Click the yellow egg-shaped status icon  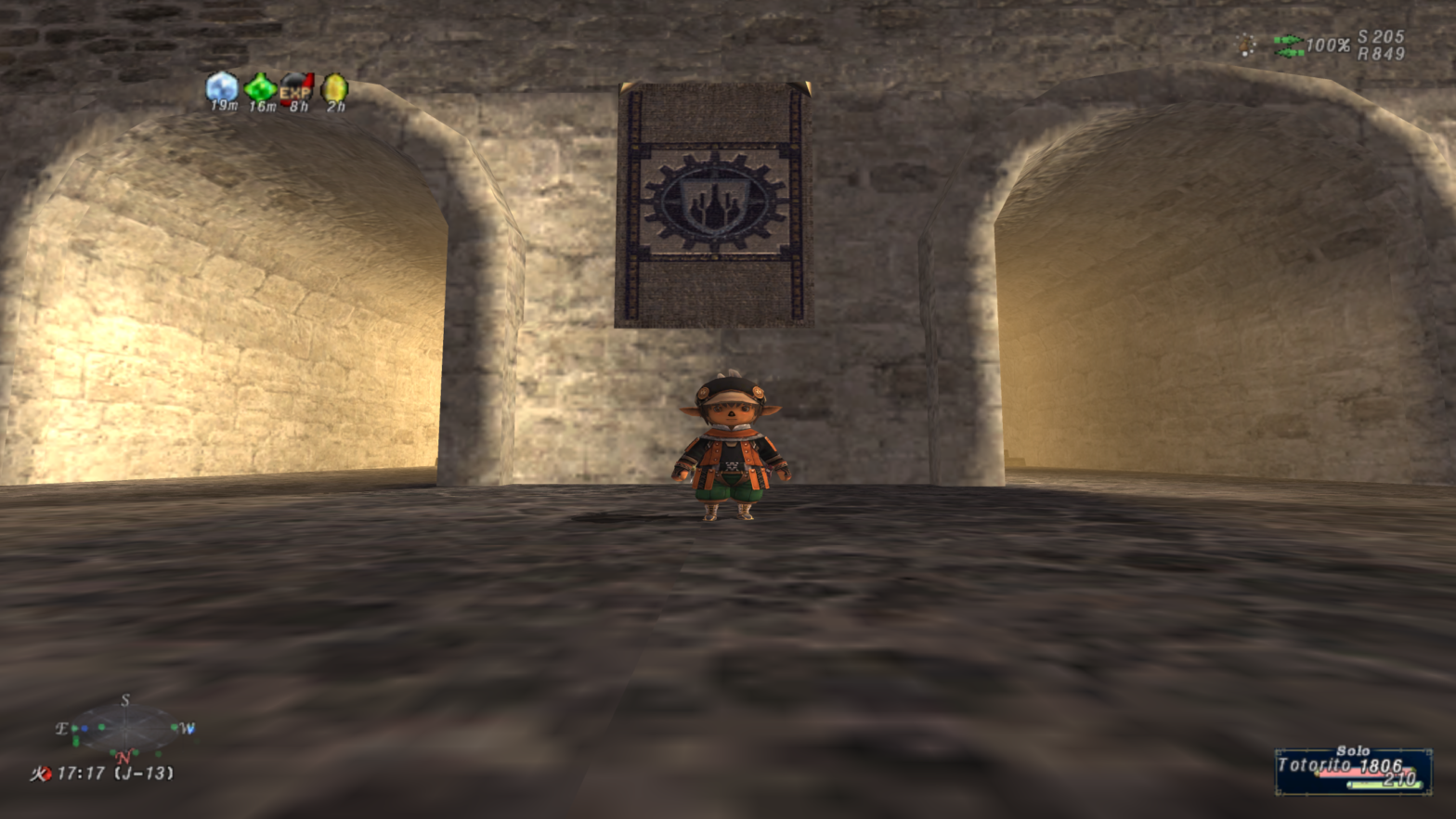point(334,88)
